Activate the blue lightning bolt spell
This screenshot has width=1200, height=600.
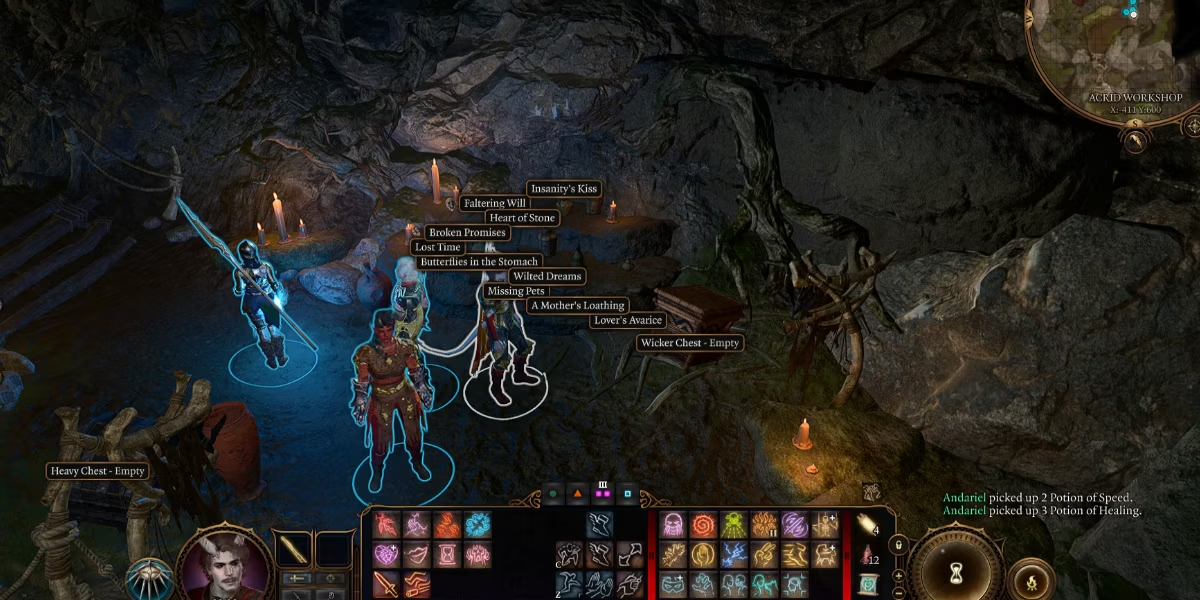click(733, 554)
